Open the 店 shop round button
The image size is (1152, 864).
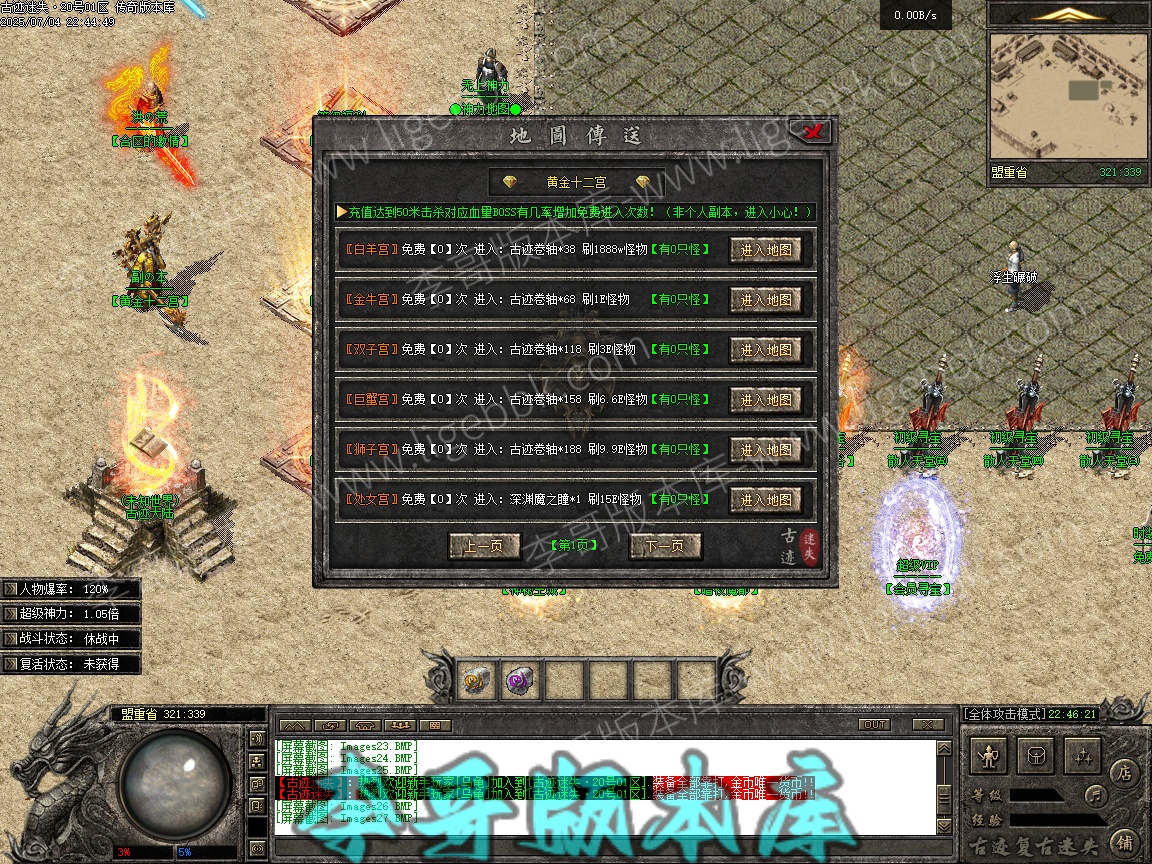coord(1125,772)
